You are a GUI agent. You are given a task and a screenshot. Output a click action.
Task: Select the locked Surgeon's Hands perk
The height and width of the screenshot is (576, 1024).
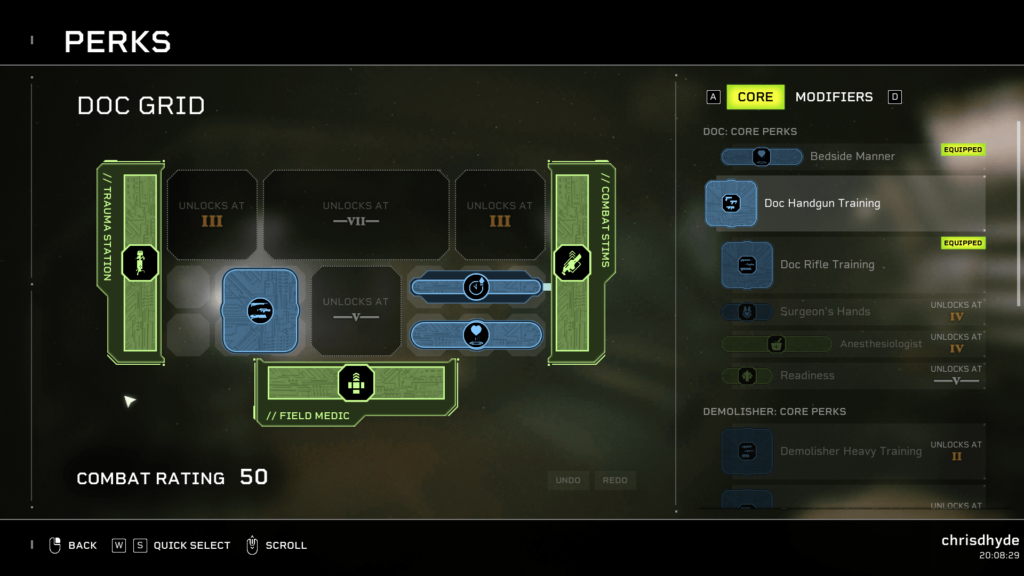[x=825, y=312]
